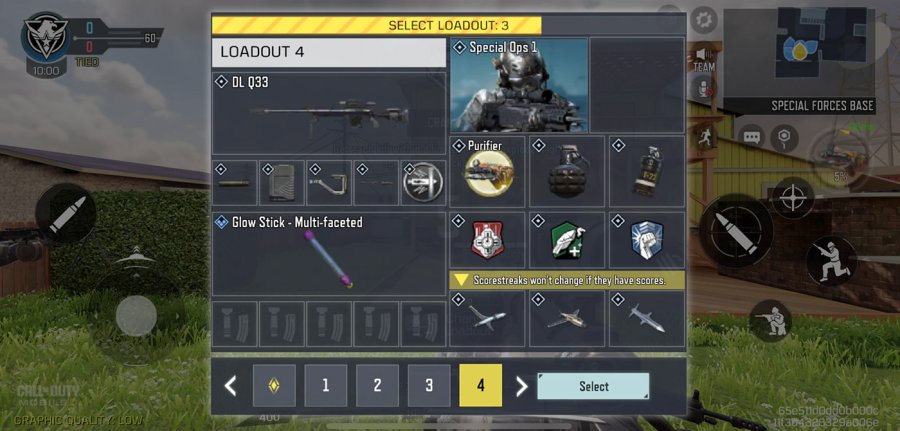Select the frag grenade slot
The height and width of the screenshot is (431, 900).
click(x=567, y=171)
